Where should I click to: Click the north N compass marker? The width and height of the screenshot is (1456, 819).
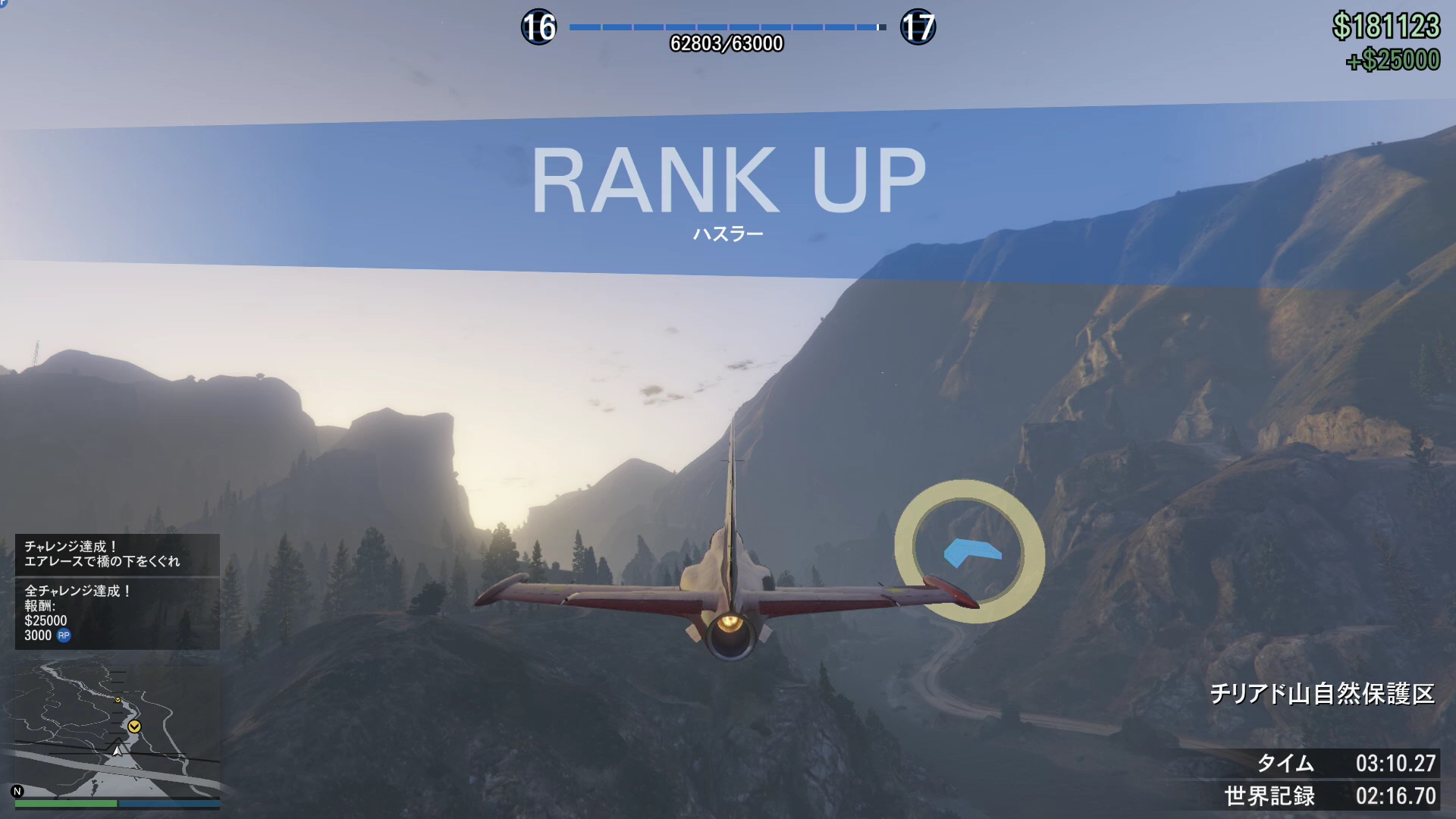coord(17,791)
